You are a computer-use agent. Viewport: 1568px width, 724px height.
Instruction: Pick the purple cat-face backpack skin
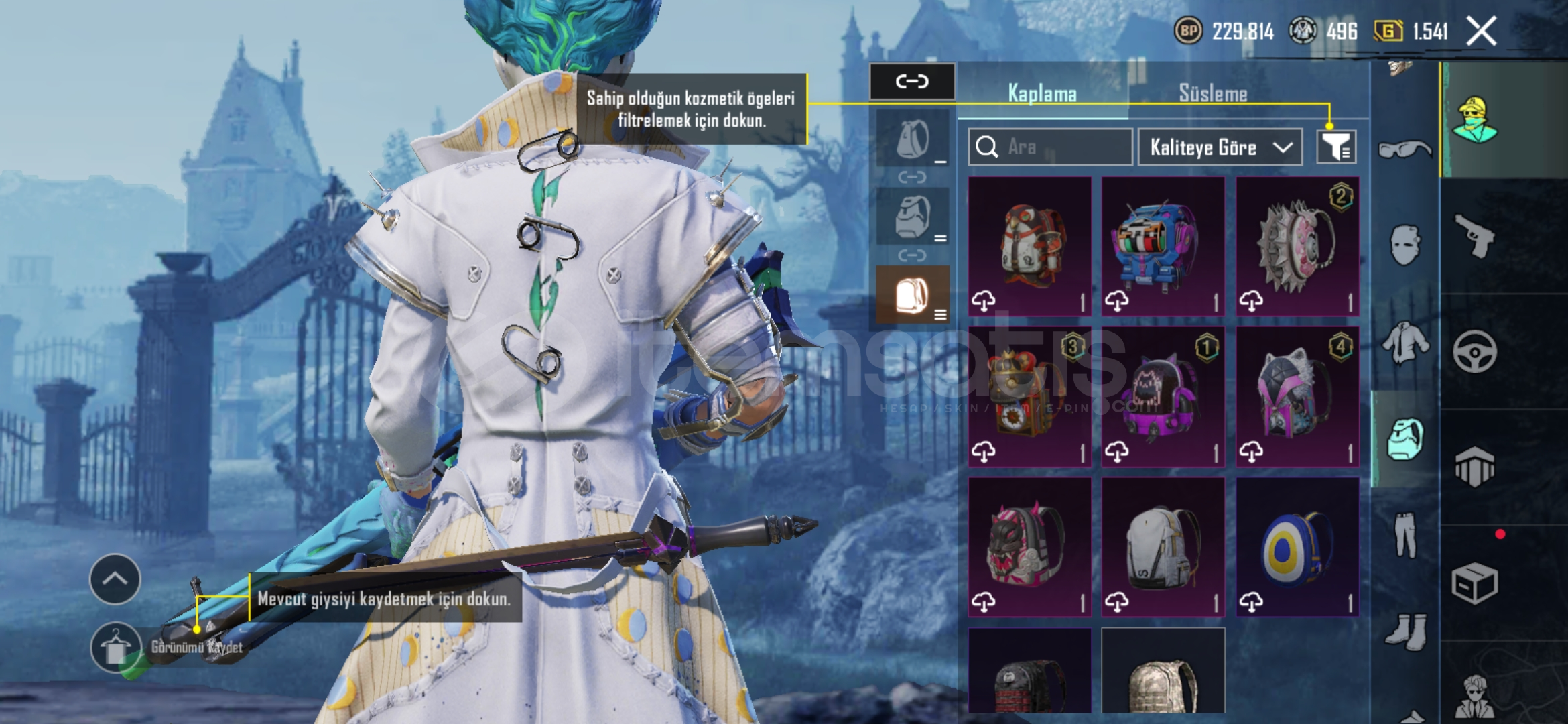1163,397
